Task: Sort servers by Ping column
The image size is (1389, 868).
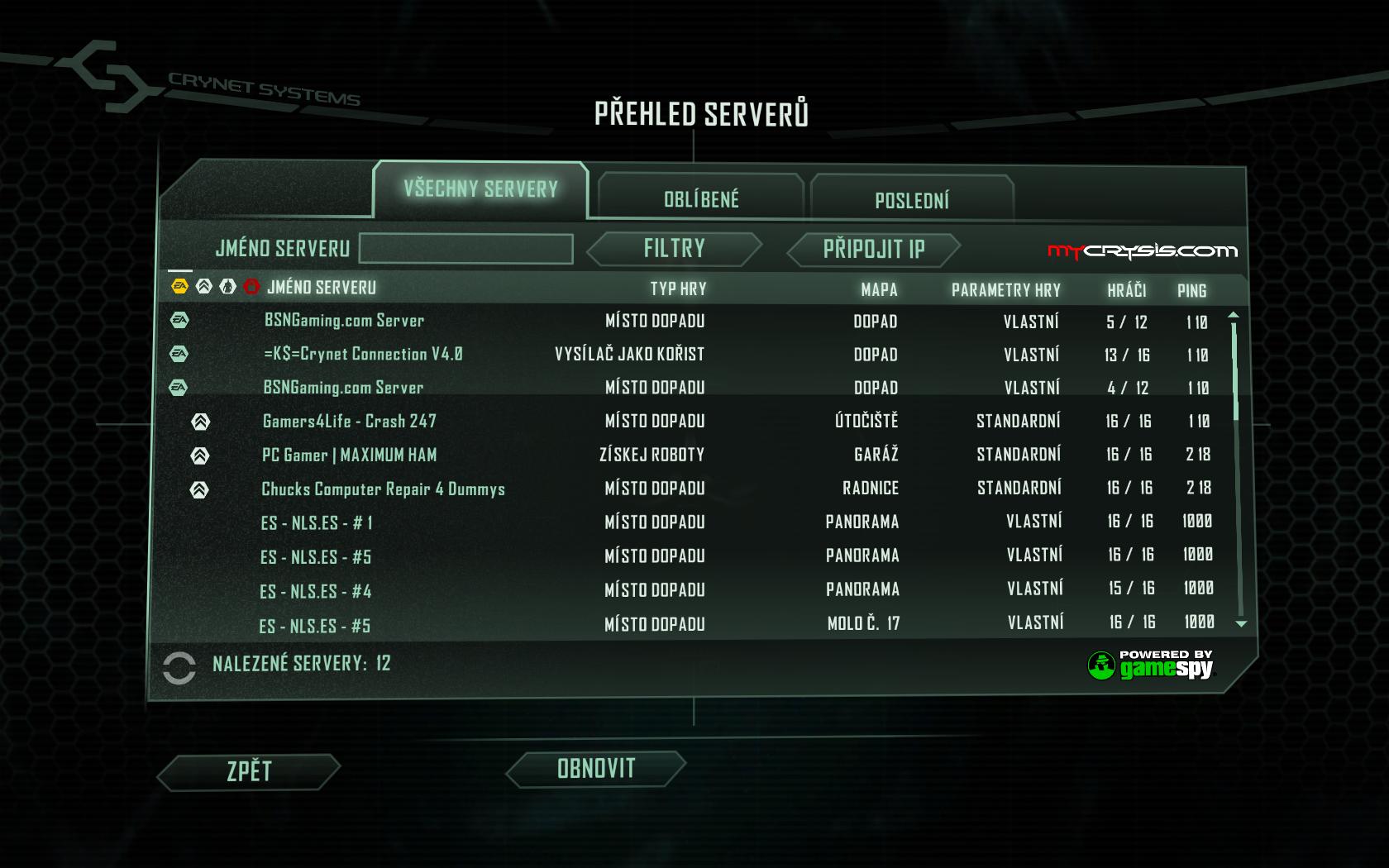Action: coord(1191,290)
